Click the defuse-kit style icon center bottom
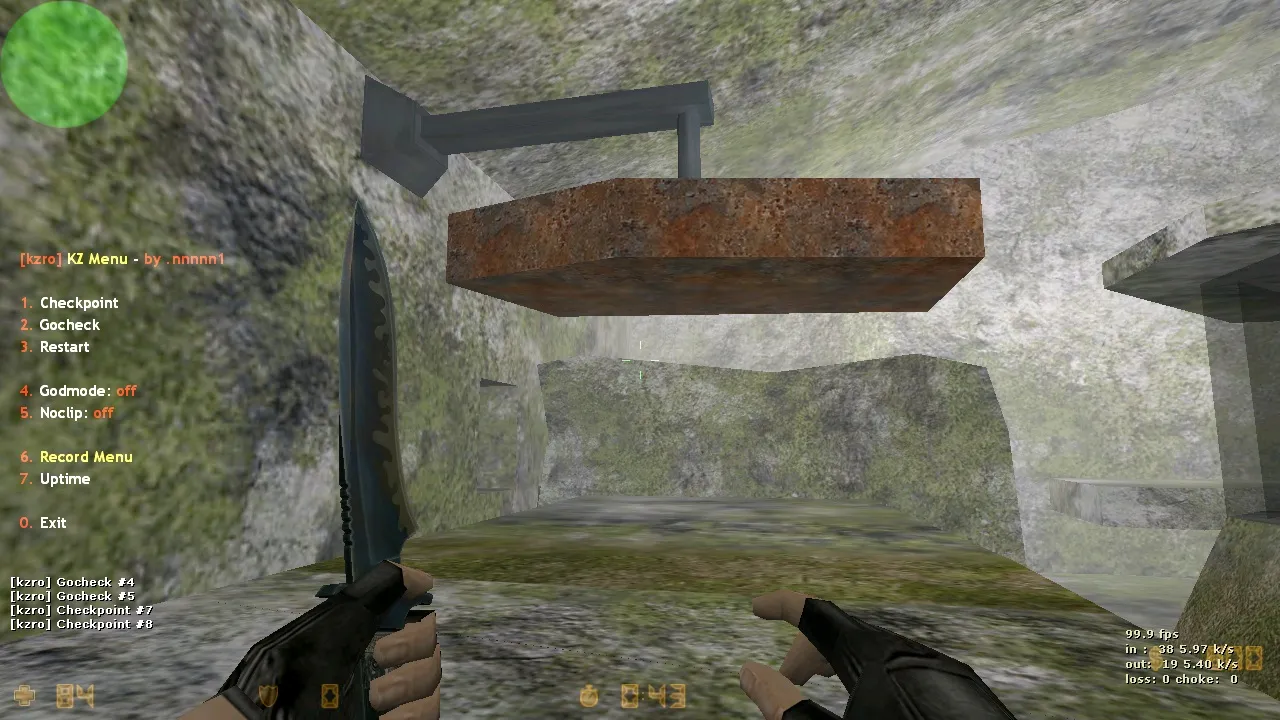Screen dimensions: 1280x720 [x=630, y=695]
